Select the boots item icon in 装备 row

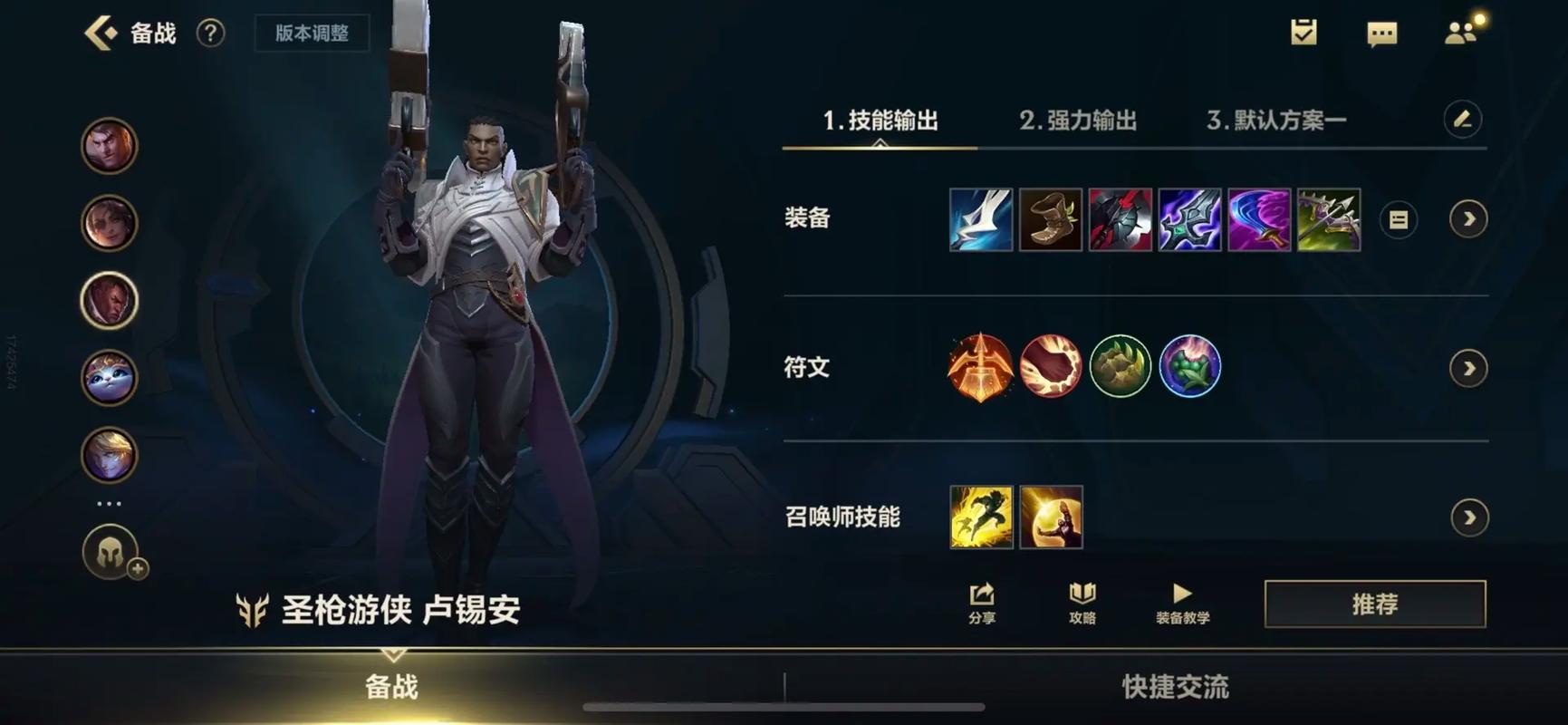(x=1052, y=217)
